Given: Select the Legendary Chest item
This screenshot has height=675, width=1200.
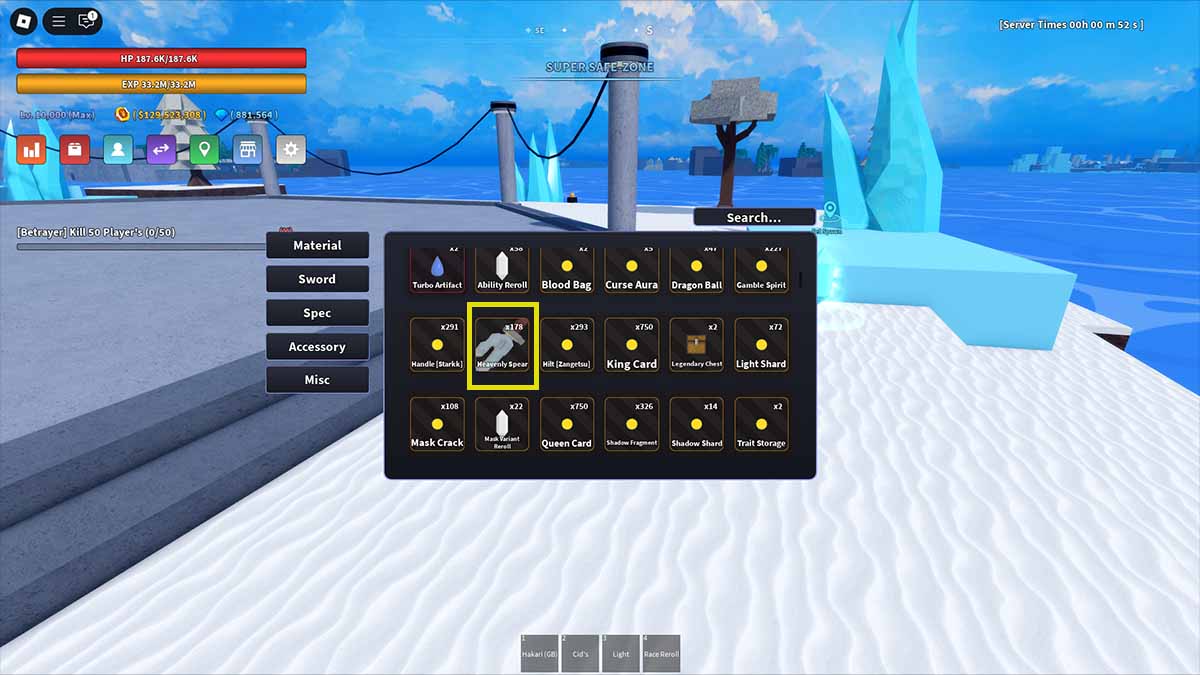Looking at the screenshot, I should click(x=697, y=346).
